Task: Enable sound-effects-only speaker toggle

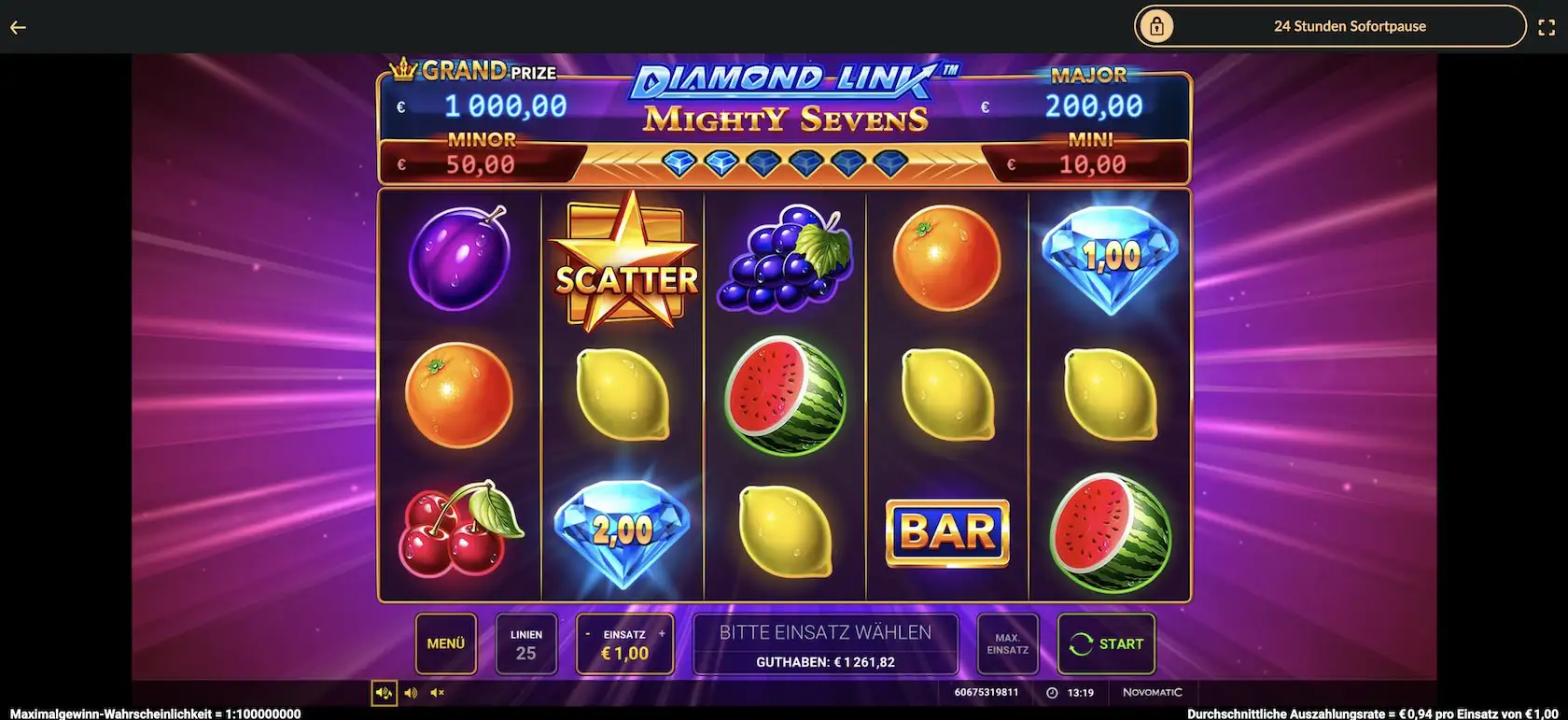Action: [x=410, y=692]
